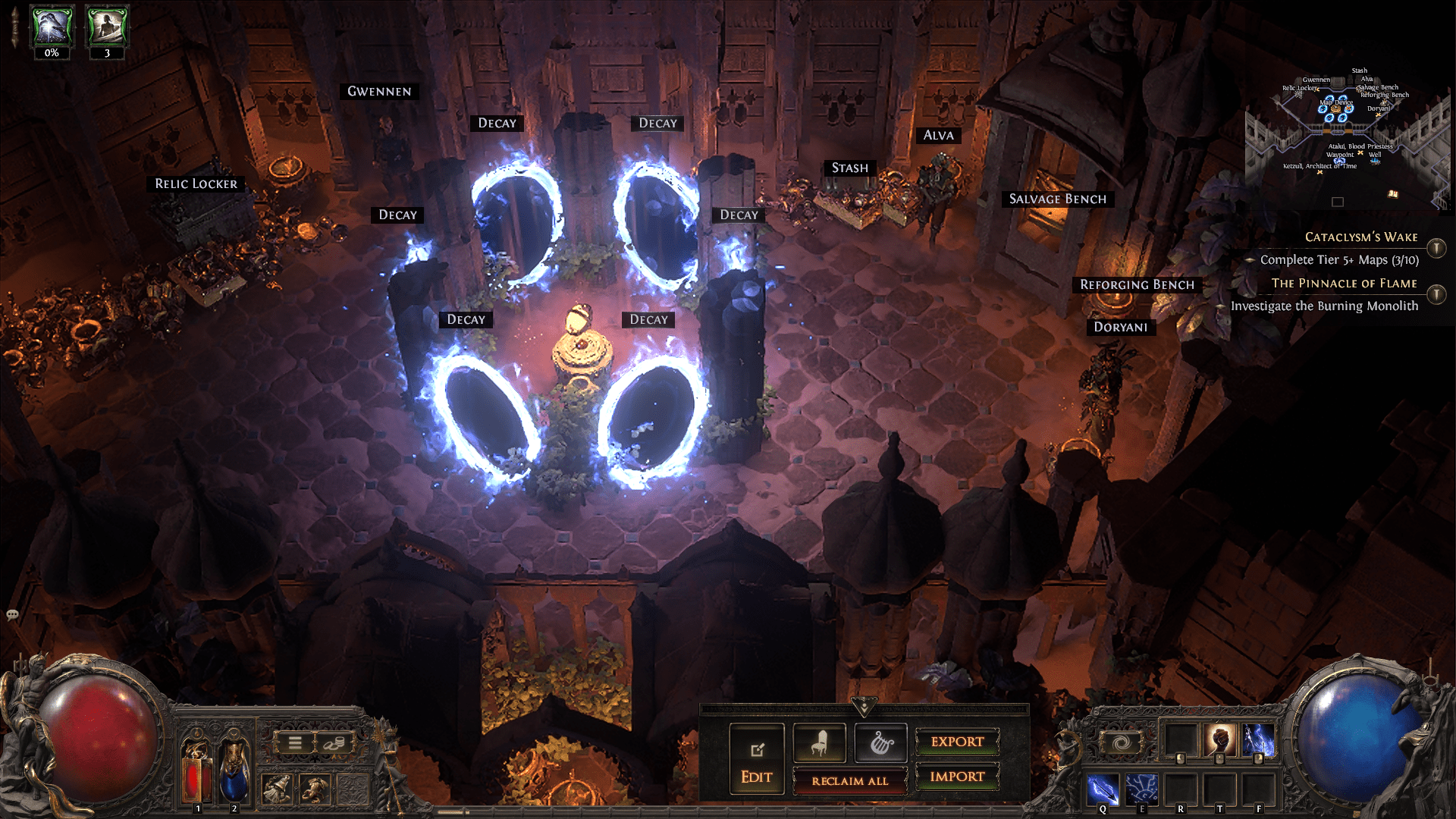Open the harp music button

pyautogui.click(x=880, y=743)
